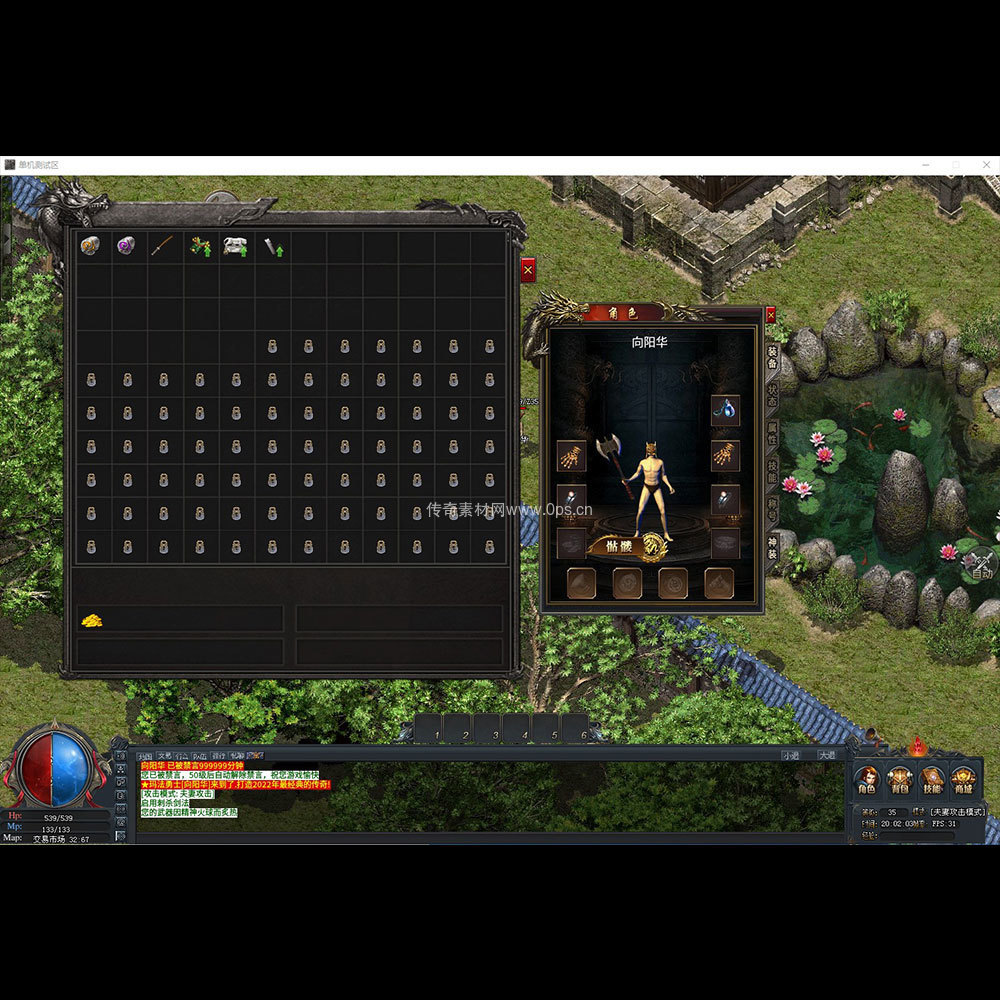This screenshot has width=1000, height=1000.
Task: Pick the wooden staff in the bag
Action: point(162,246)
